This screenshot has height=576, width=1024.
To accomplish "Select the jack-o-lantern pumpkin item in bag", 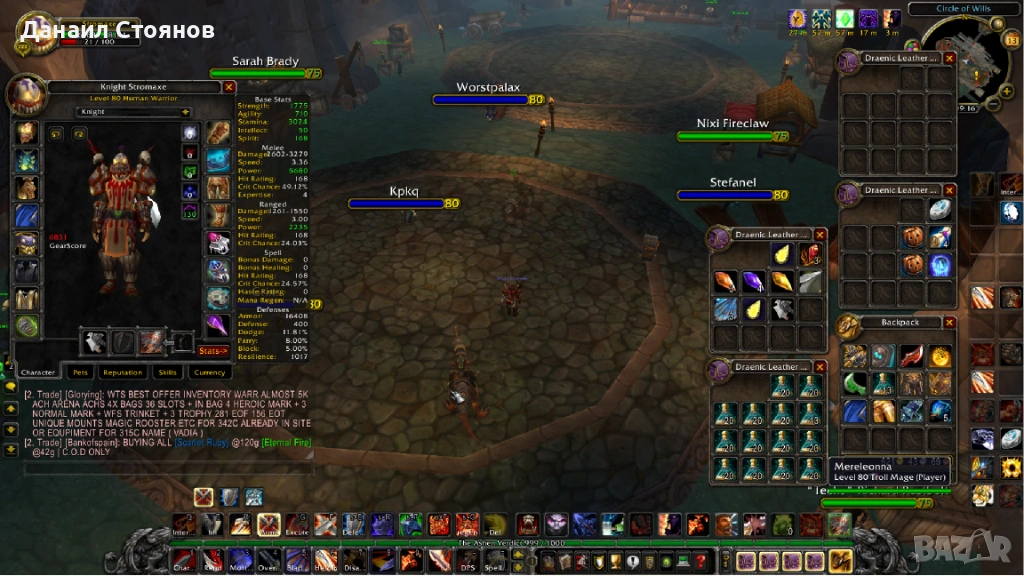I will coord(911,237).
